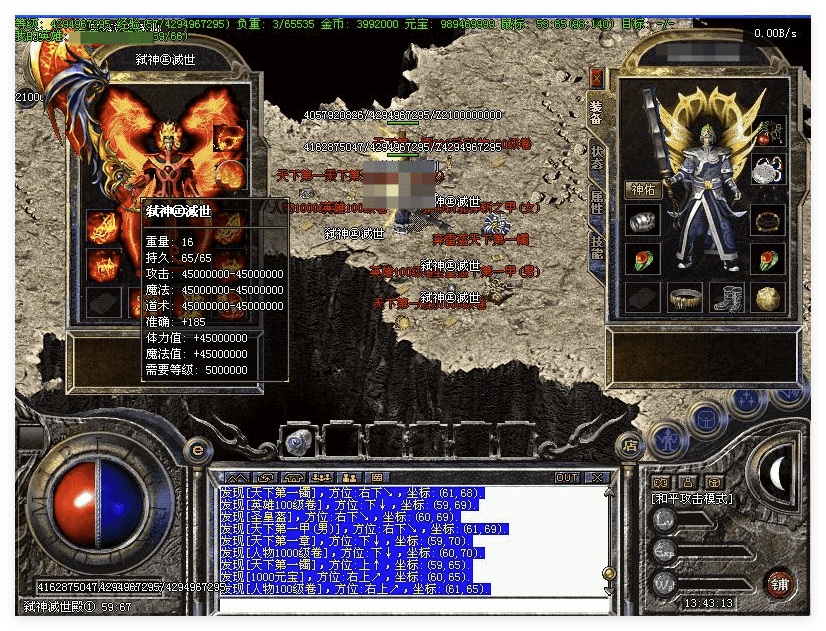Close the chat window with X

597,478
